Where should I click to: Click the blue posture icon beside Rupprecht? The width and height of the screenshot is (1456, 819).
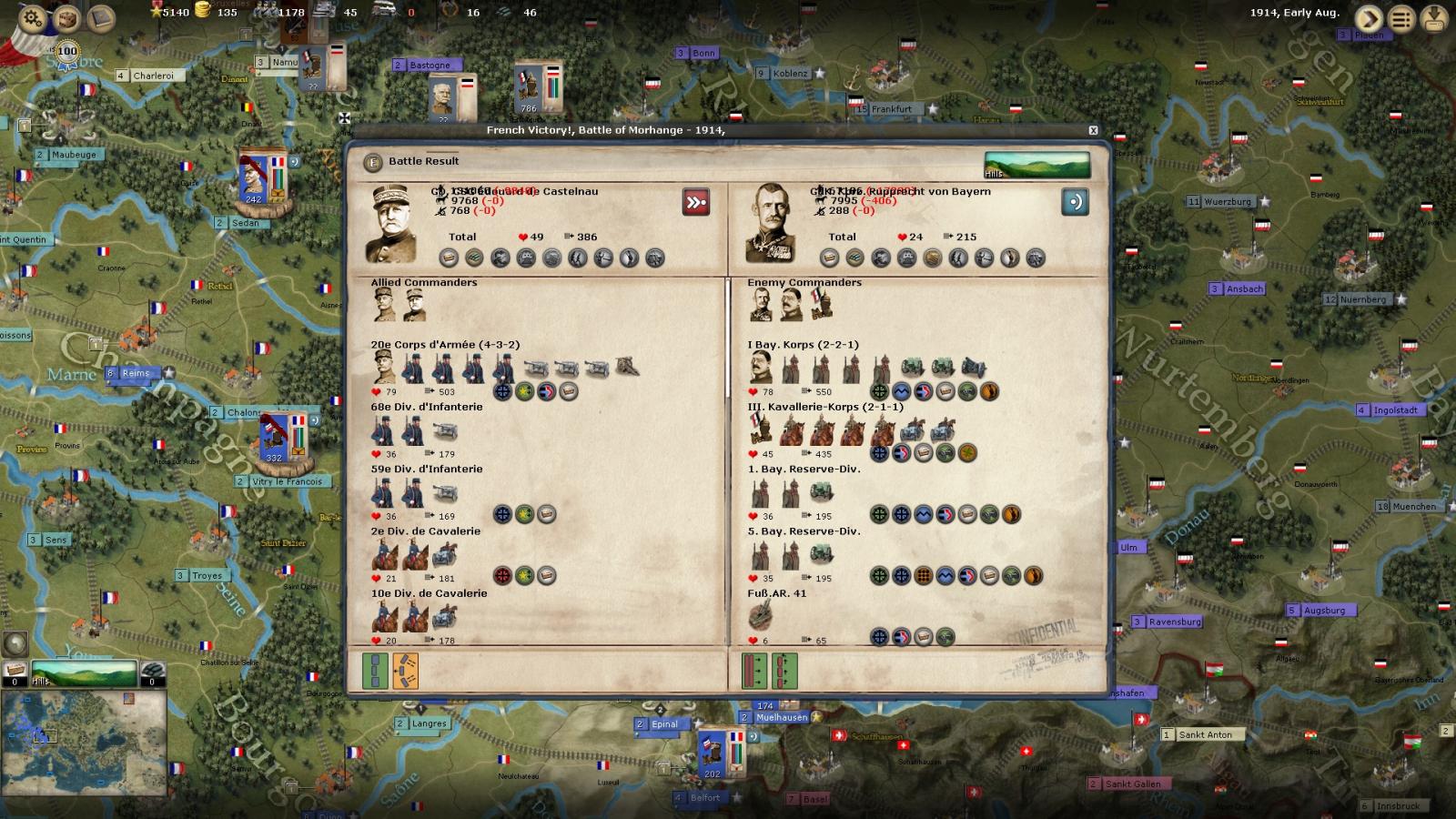tap(1075, 202)
